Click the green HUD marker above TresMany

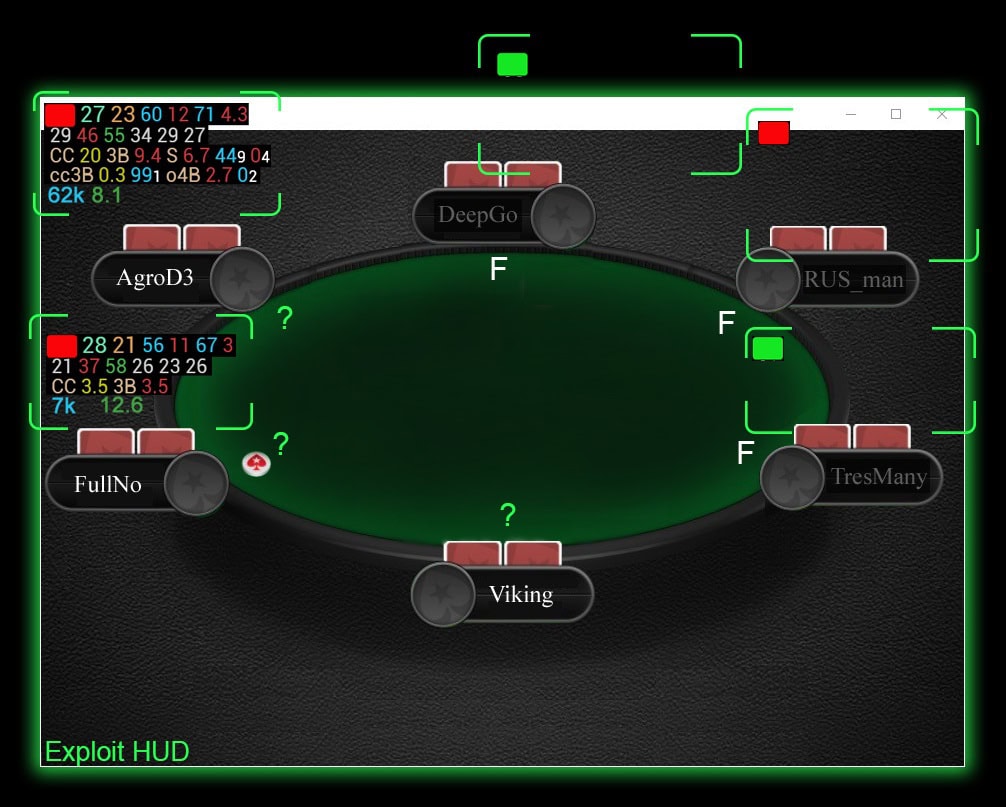pyautogui.click(x=767, y=348)
